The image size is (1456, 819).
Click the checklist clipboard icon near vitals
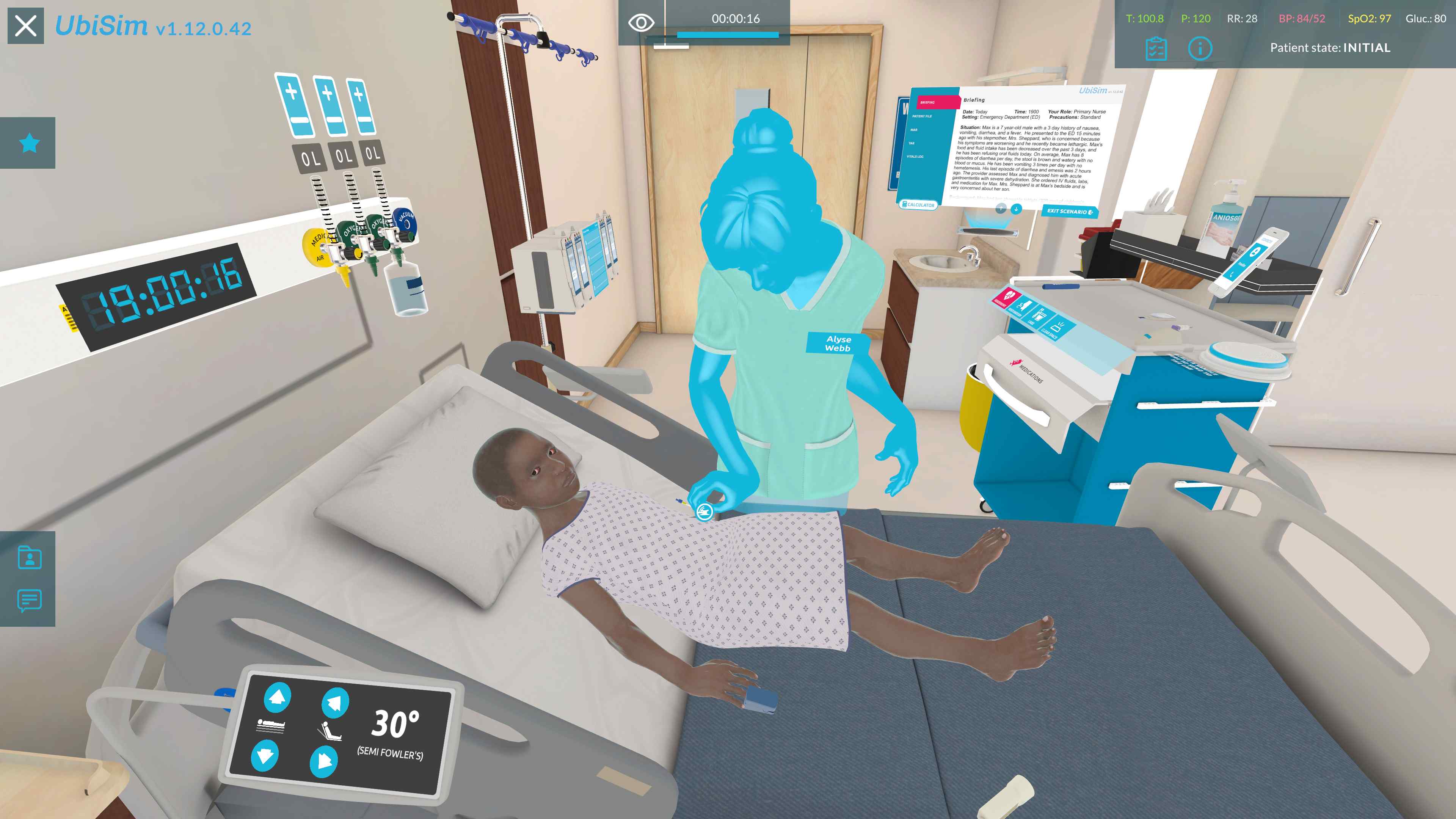pyautogui.click(x=1156, y=49)
